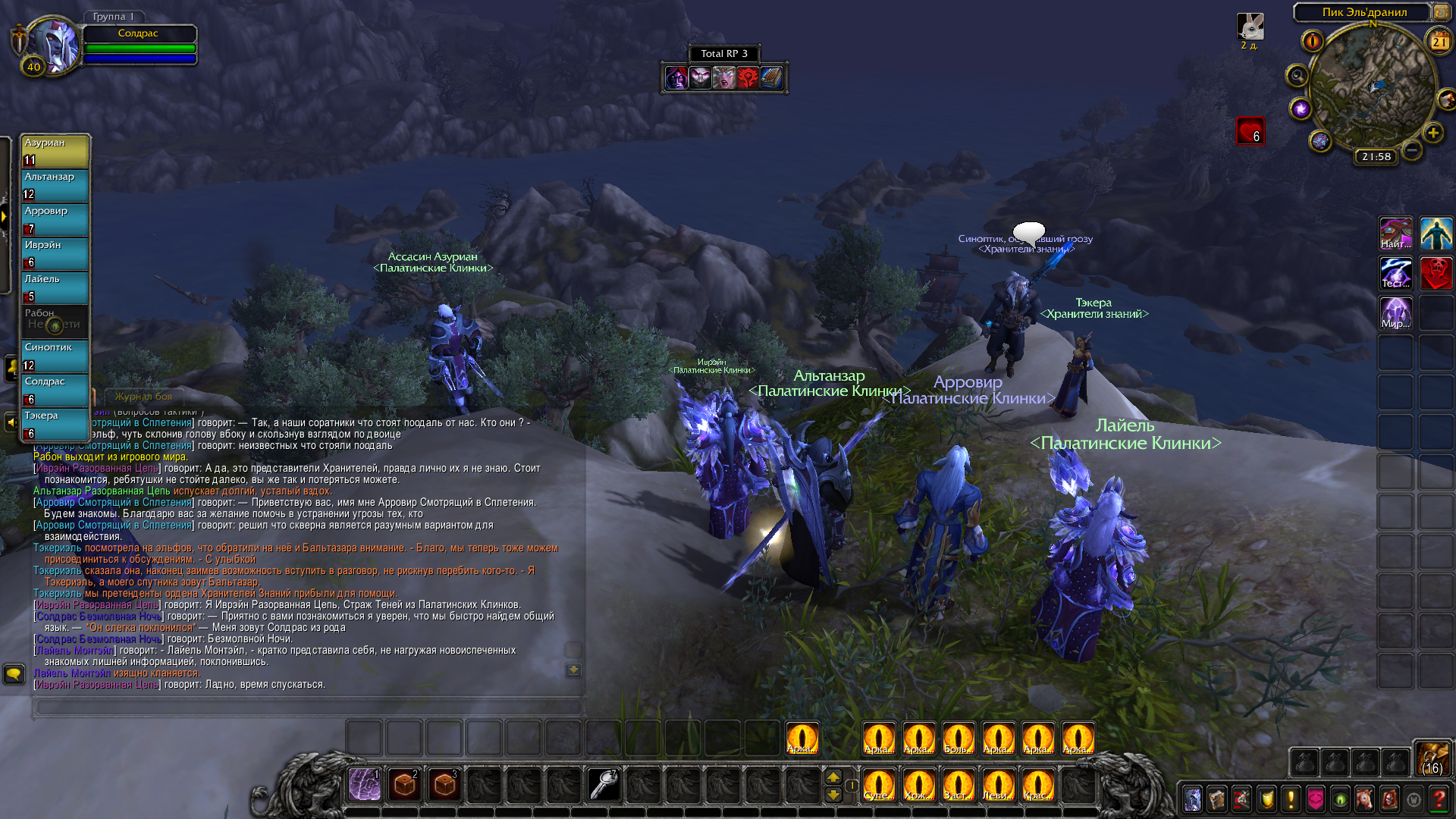The height and width of the screenshot is (819, 1456).
Task: Zoom out the minimap with the minus button
Action: [1411, 150]
